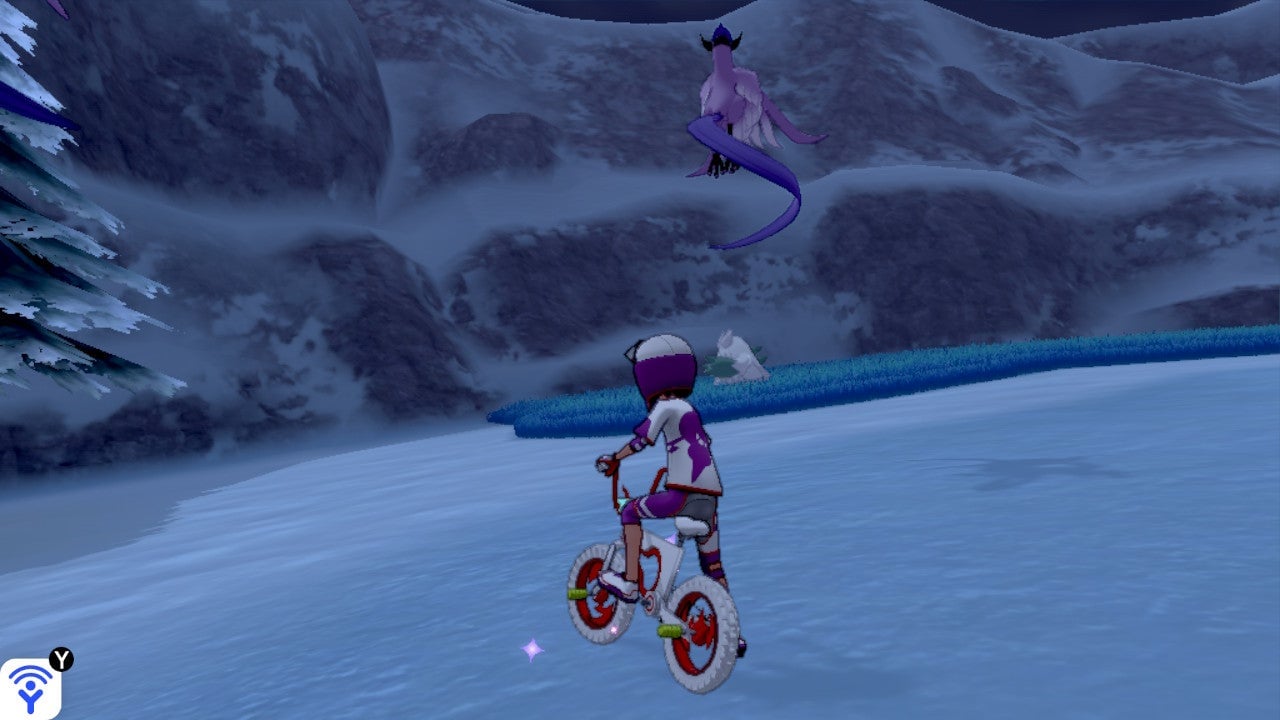Select the bicycle's red handlebars

(x=609, y=467)
